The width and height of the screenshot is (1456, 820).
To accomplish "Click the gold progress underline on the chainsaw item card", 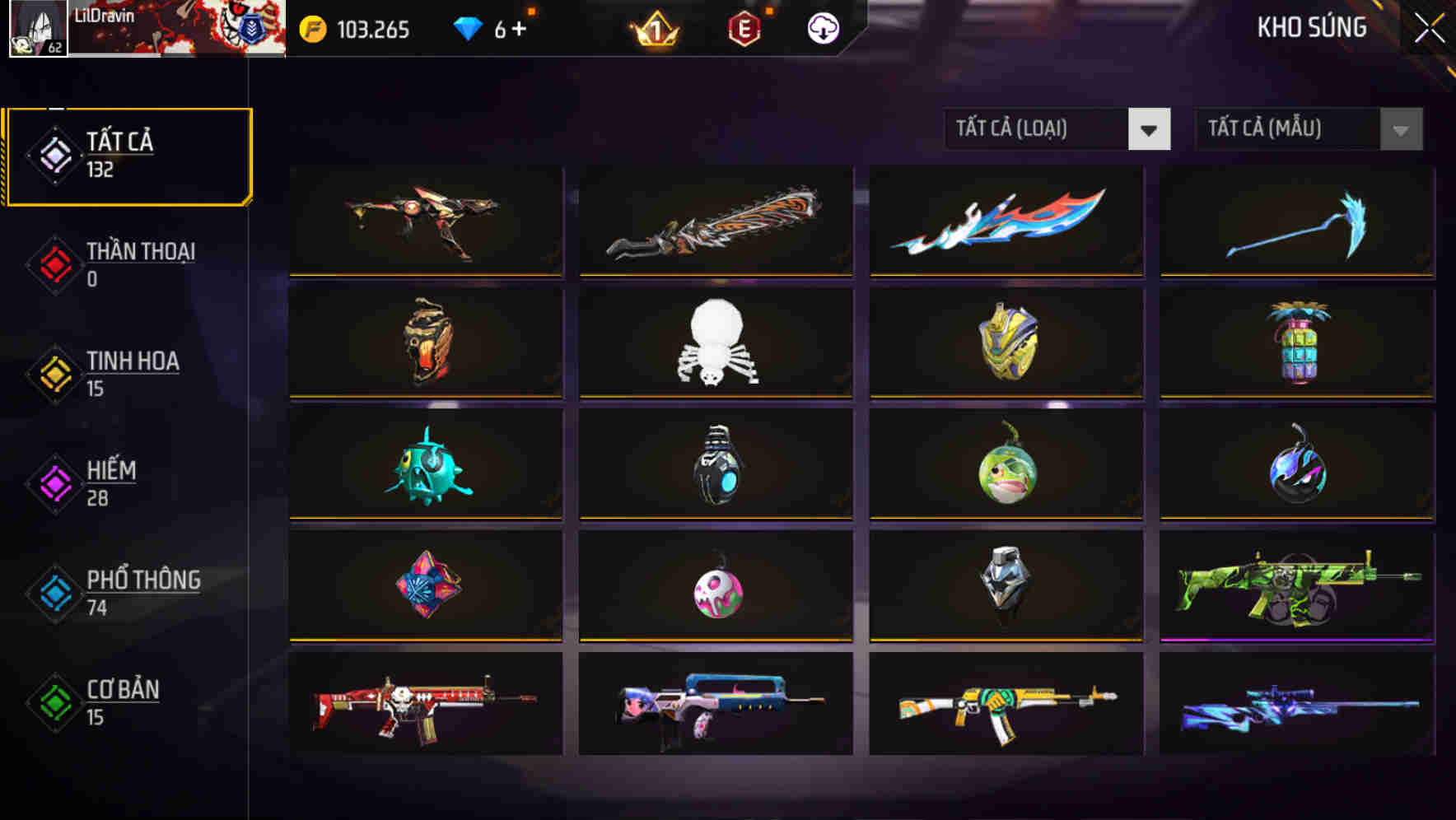I will pos(716,275).
